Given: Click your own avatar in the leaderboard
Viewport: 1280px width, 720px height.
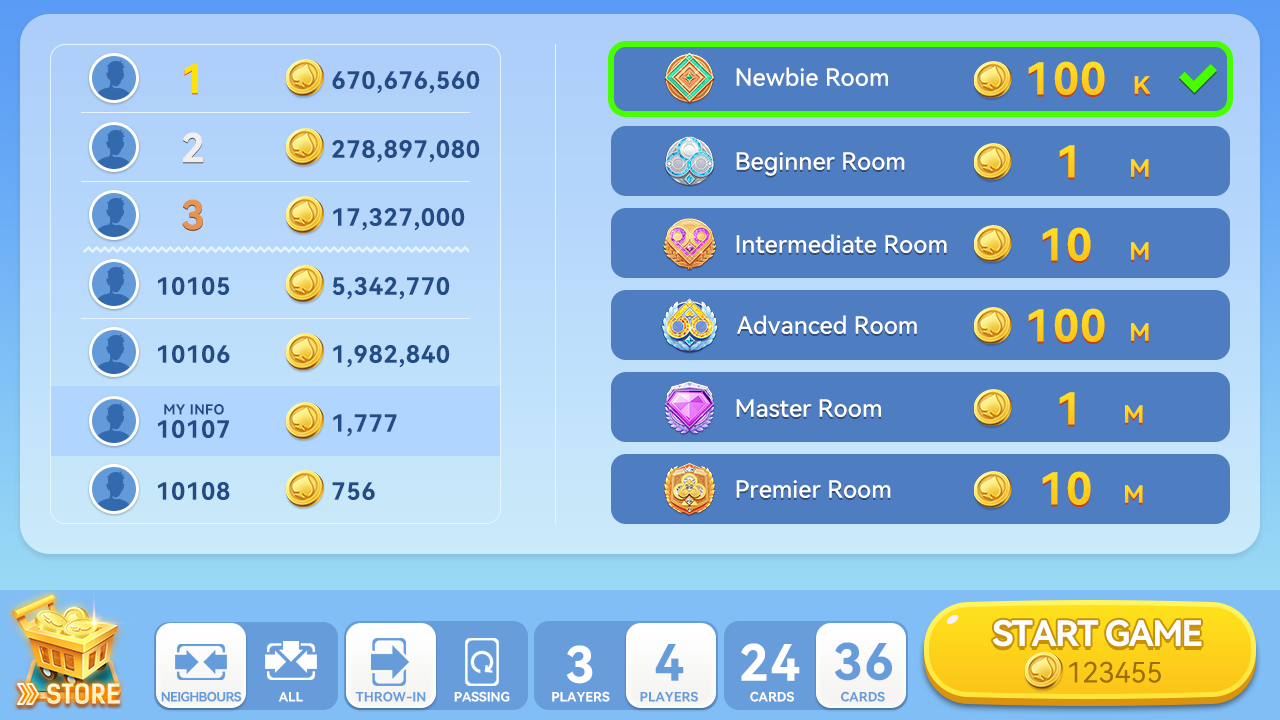Looking at the screenshot, I should [x=113, y=421].
